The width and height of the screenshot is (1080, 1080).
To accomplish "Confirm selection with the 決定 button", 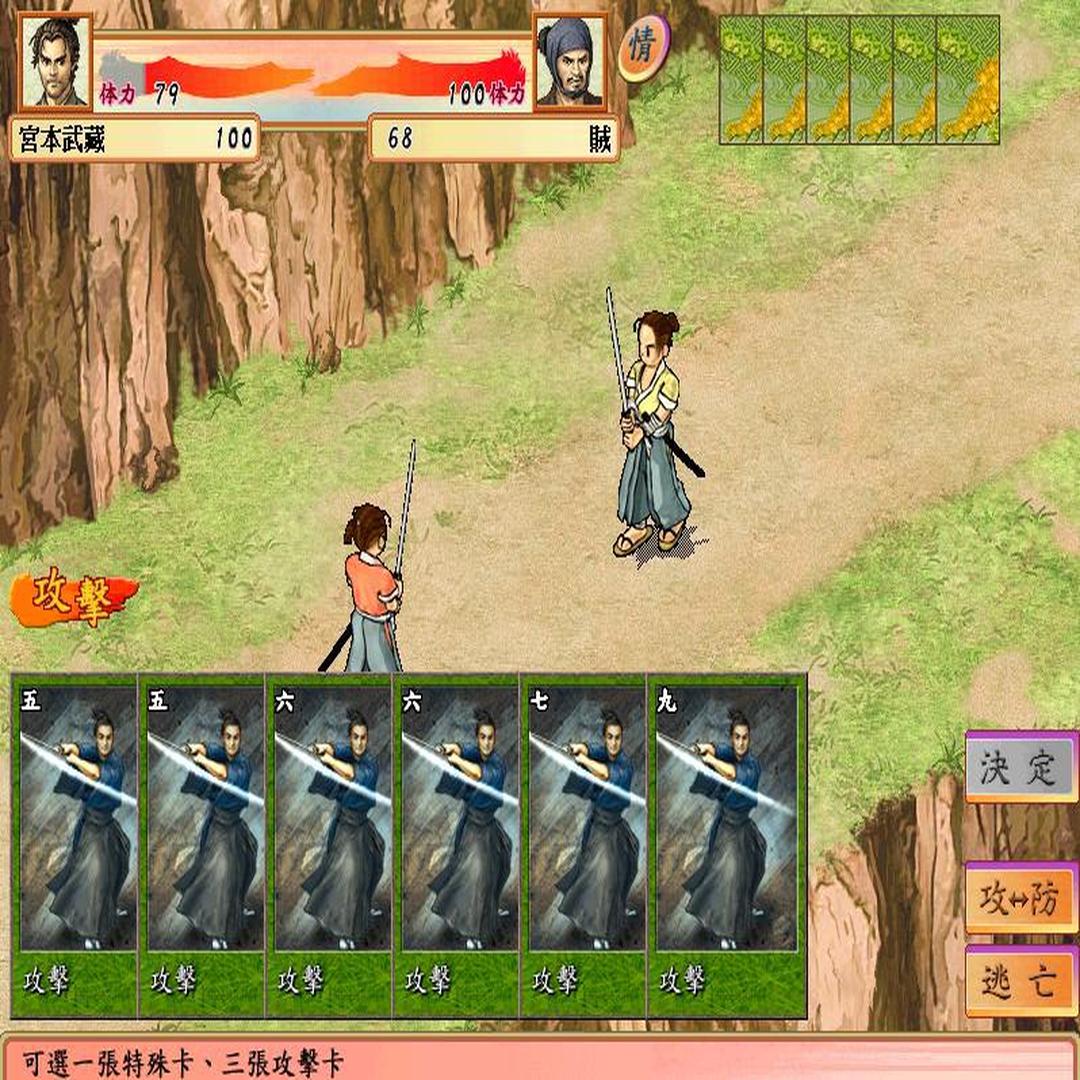I will coord(1020,767).
